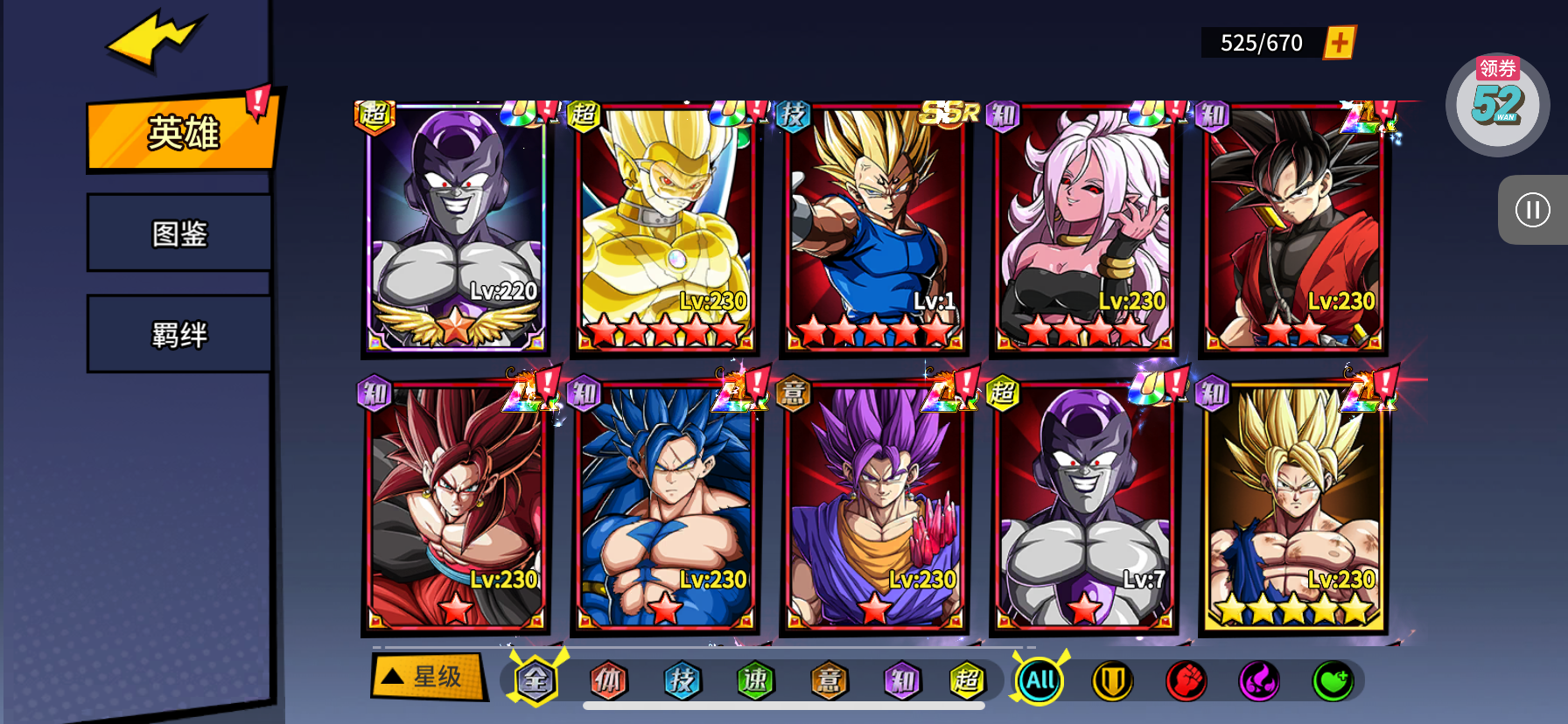Open the 羁绊 bonds tab
This screenshot has width=1568, height=724.
(179, 335)
